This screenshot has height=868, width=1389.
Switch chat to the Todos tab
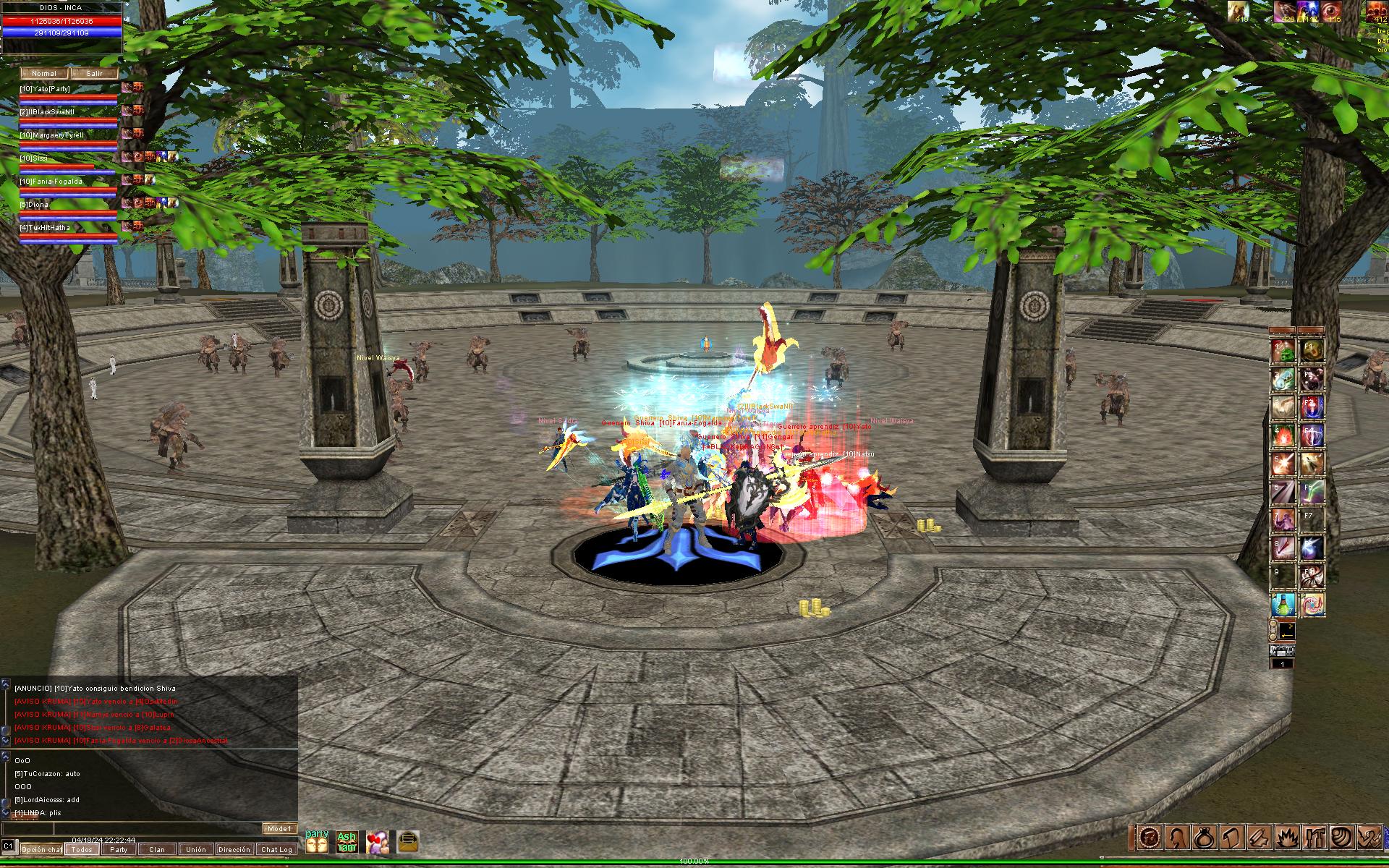coord(82,850)
